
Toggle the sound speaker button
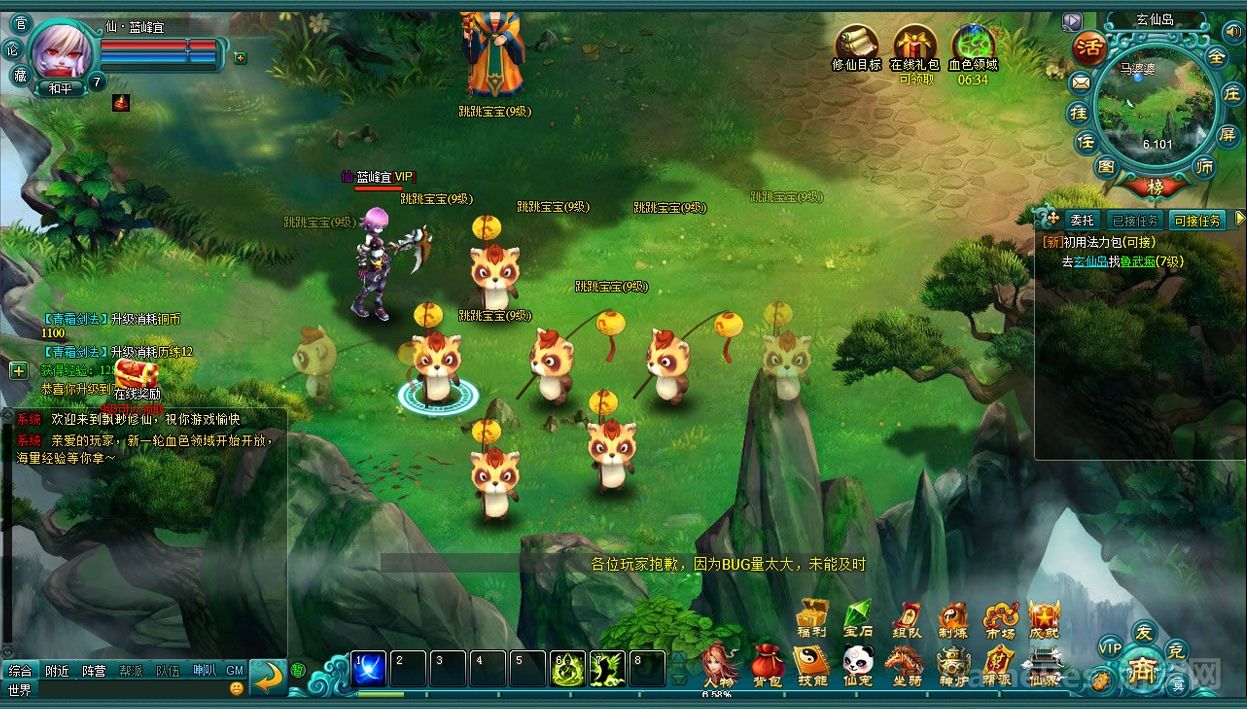(1231, 31)
